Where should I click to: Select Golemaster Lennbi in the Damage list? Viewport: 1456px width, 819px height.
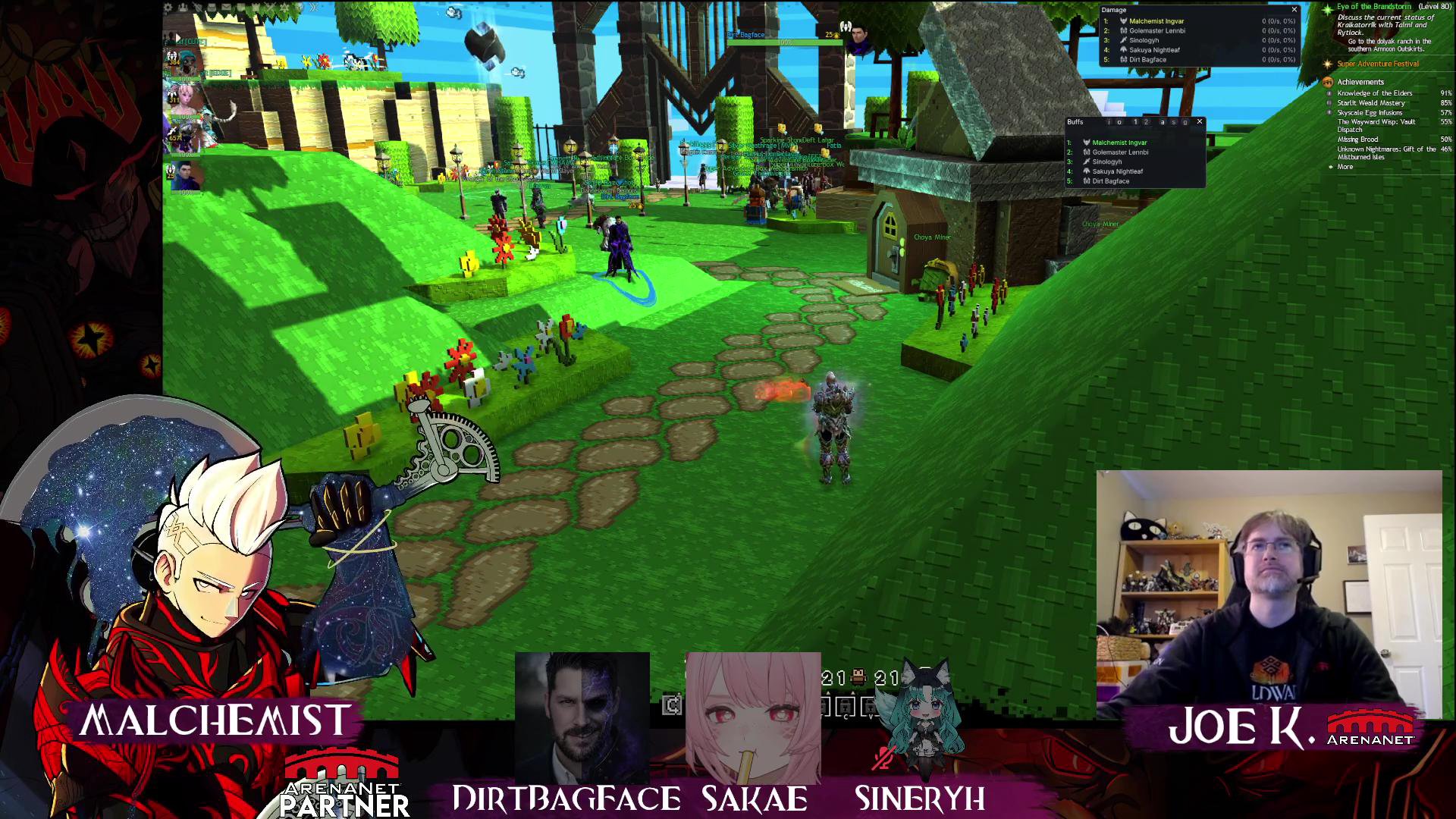coord(1156,31)
